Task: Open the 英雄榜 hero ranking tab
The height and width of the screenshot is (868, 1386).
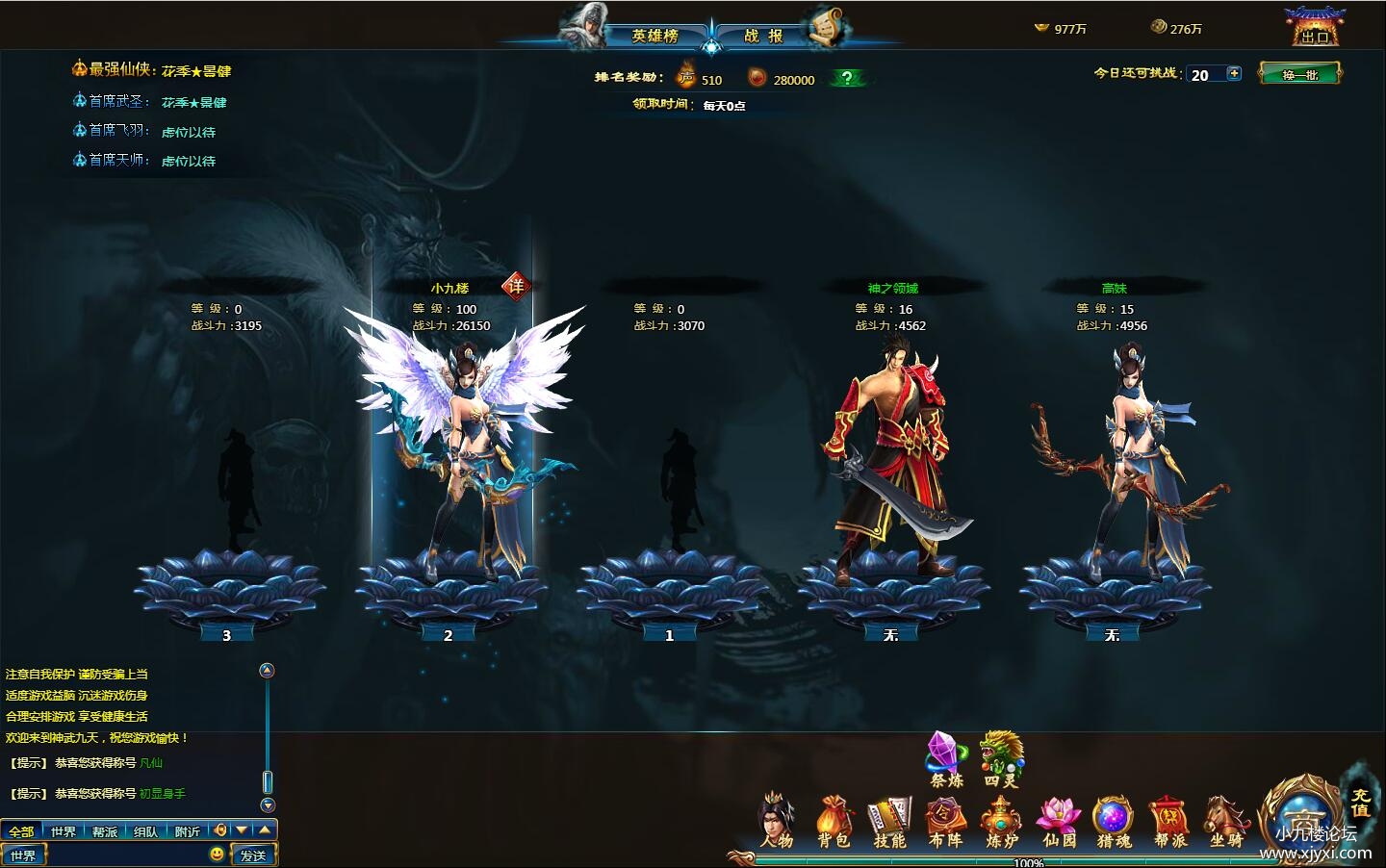Action: point(654,36)
